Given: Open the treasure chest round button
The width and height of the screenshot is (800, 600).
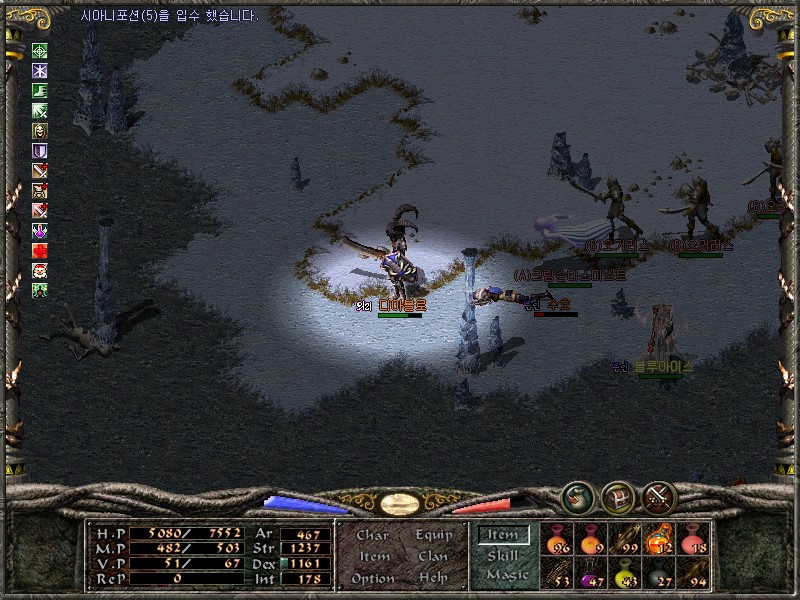Looking at the screenshot, I should 618,496.
